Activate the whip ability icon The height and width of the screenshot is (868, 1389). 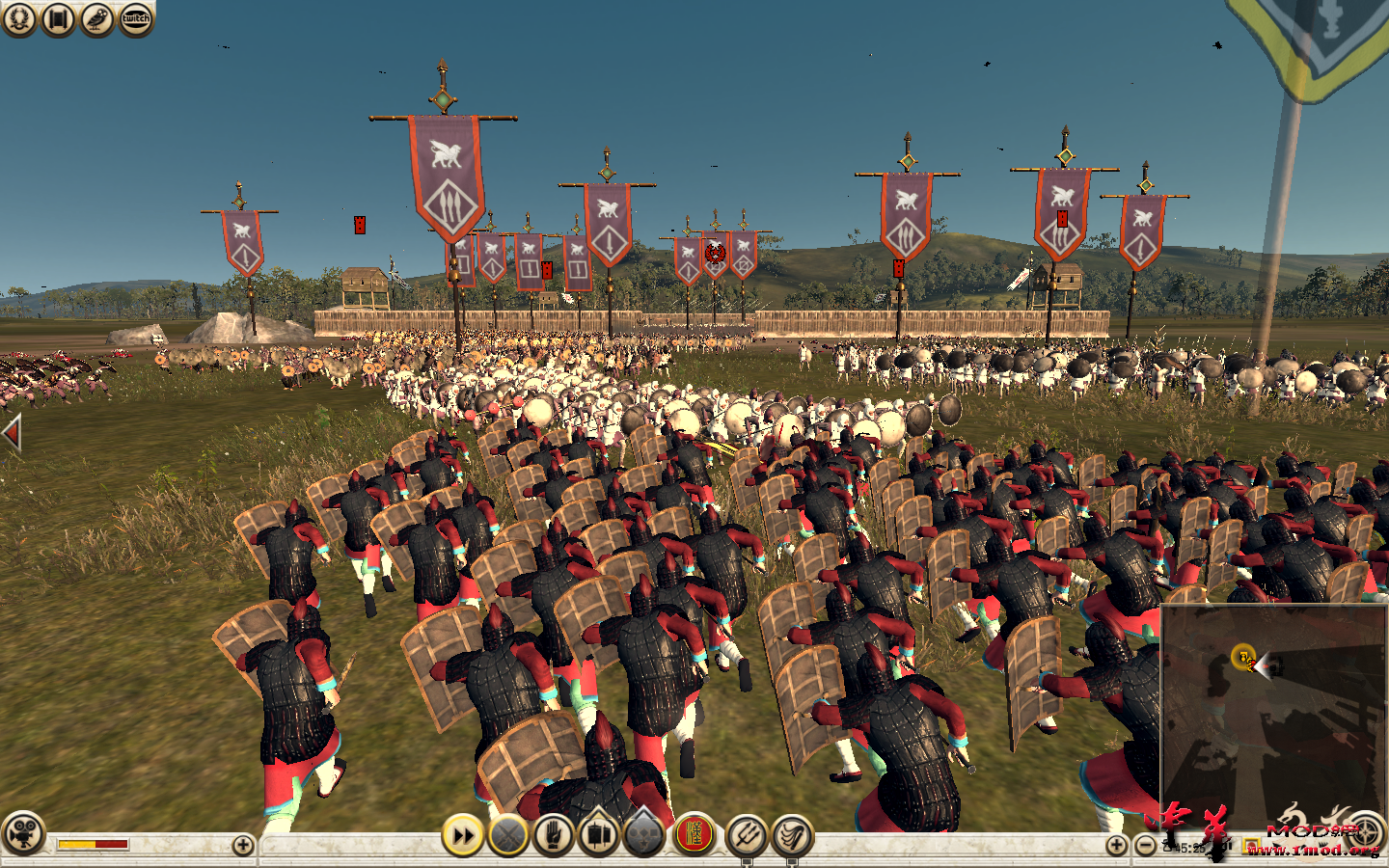(x=791, y=835)
